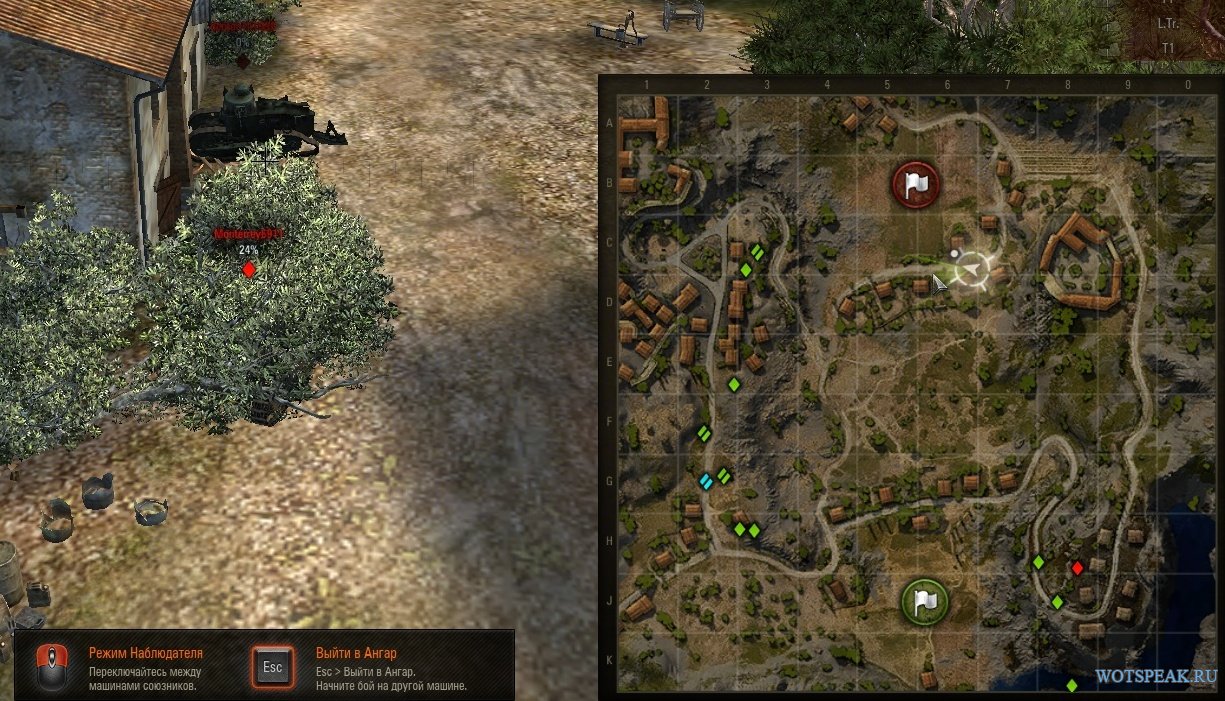1225x701 pixels.
Task: Click the red enemy diamond marker on minimap
Action: click(1077, 568)
